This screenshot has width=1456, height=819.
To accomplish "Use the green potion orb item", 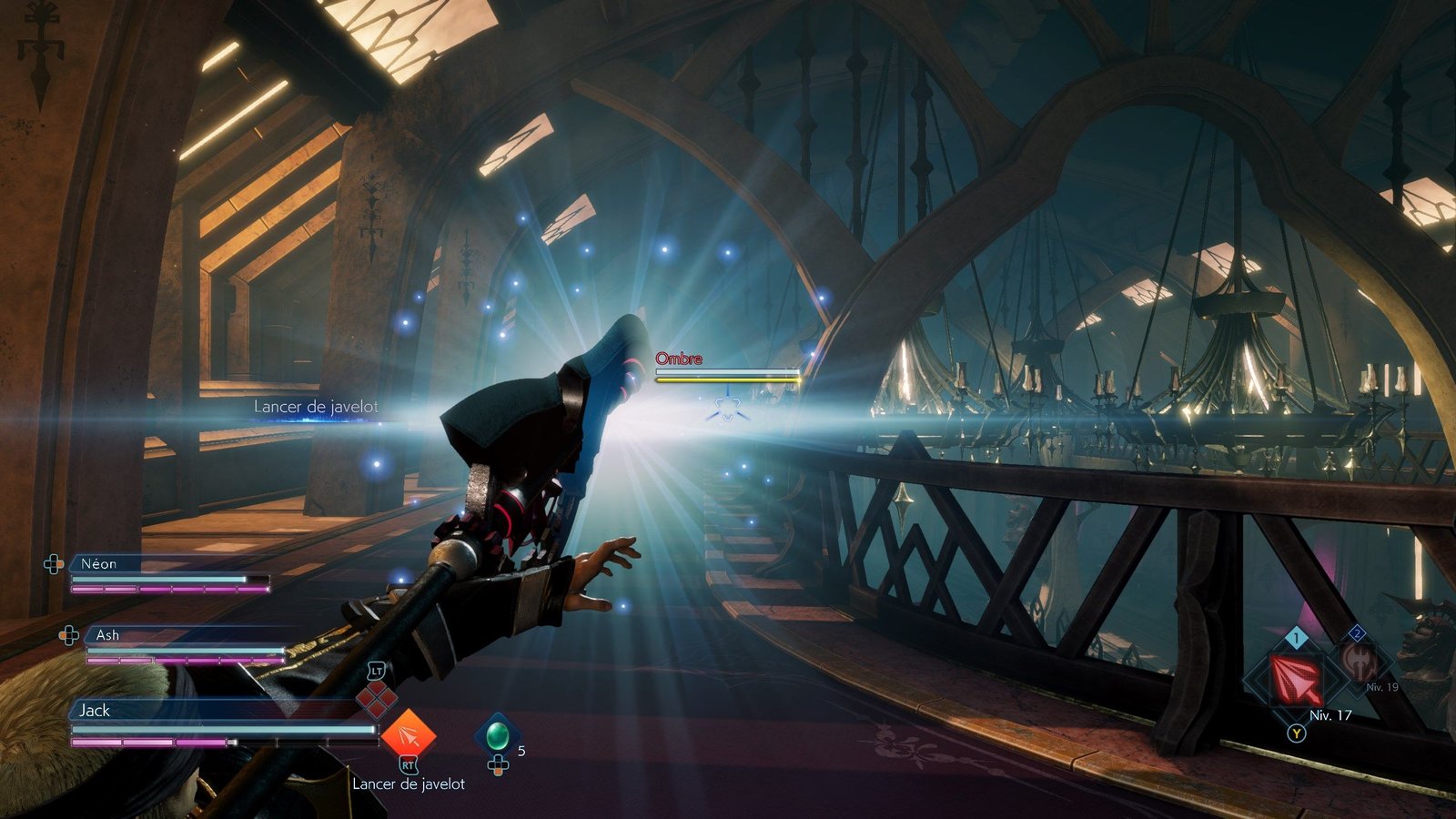I will coord(497,733).
